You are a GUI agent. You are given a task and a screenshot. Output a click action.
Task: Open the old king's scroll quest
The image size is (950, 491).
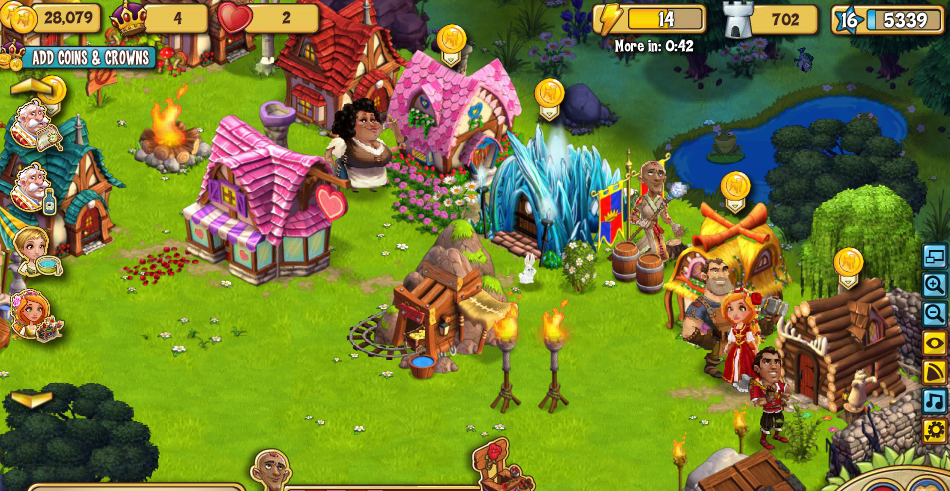(32, 124)
